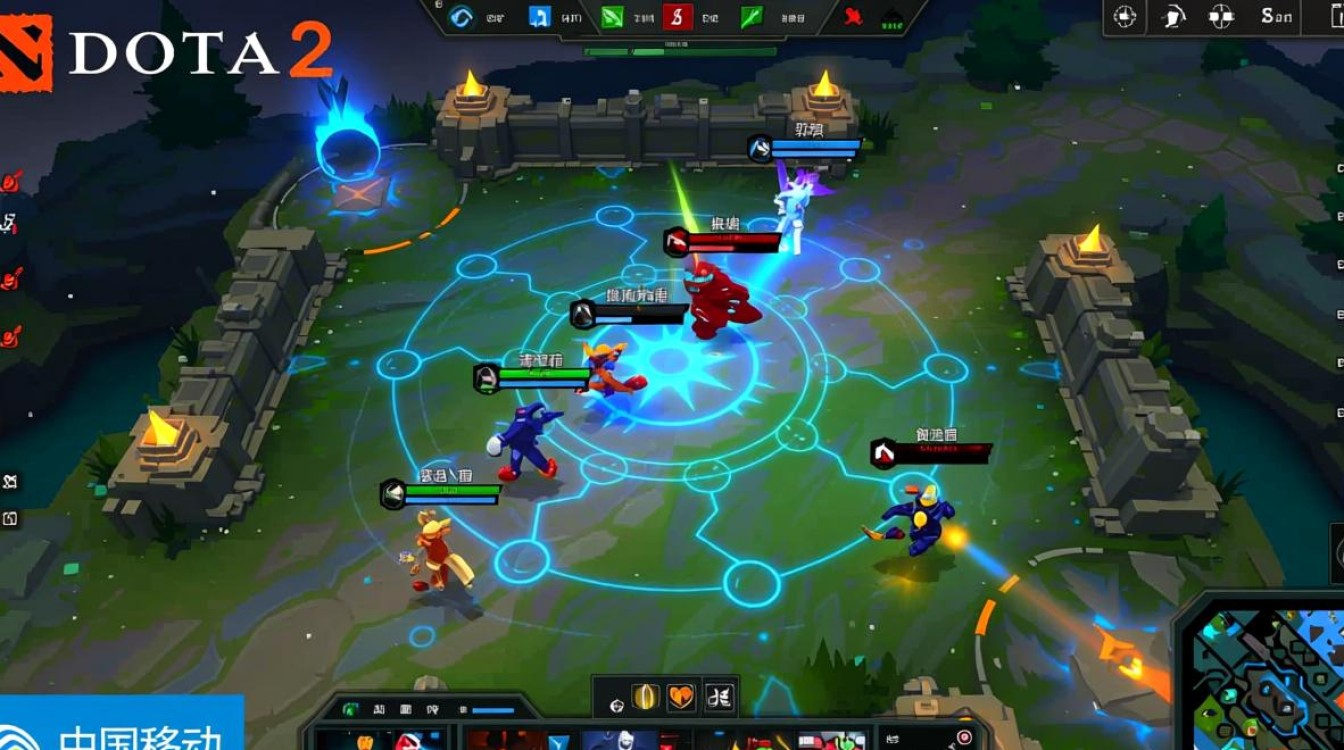Toggle the green character portrait icon bottom-left of the HUD
This screenshot has width=1344, height=750.
350,708
